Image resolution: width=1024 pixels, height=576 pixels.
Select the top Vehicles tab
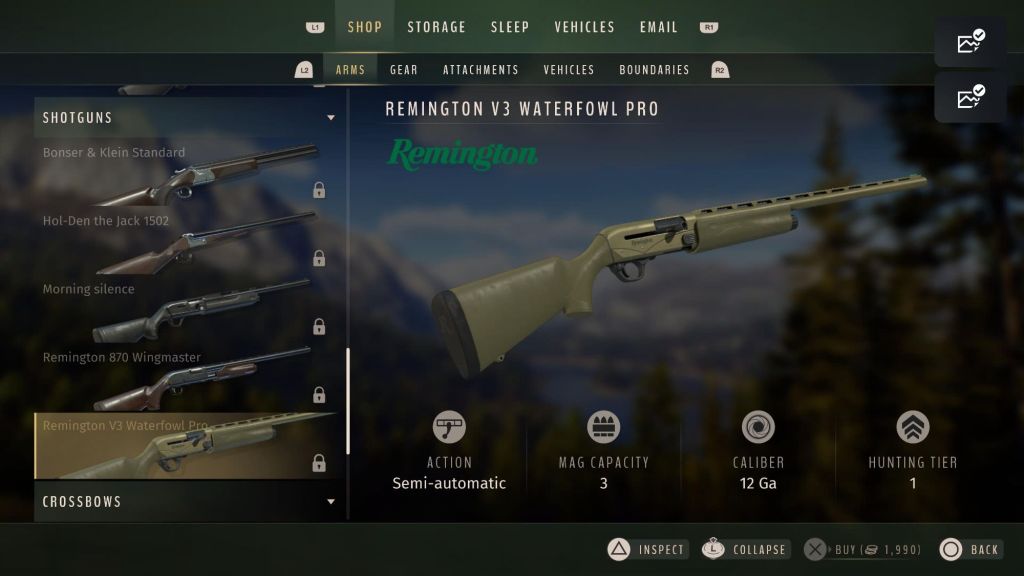coord(585,27)
